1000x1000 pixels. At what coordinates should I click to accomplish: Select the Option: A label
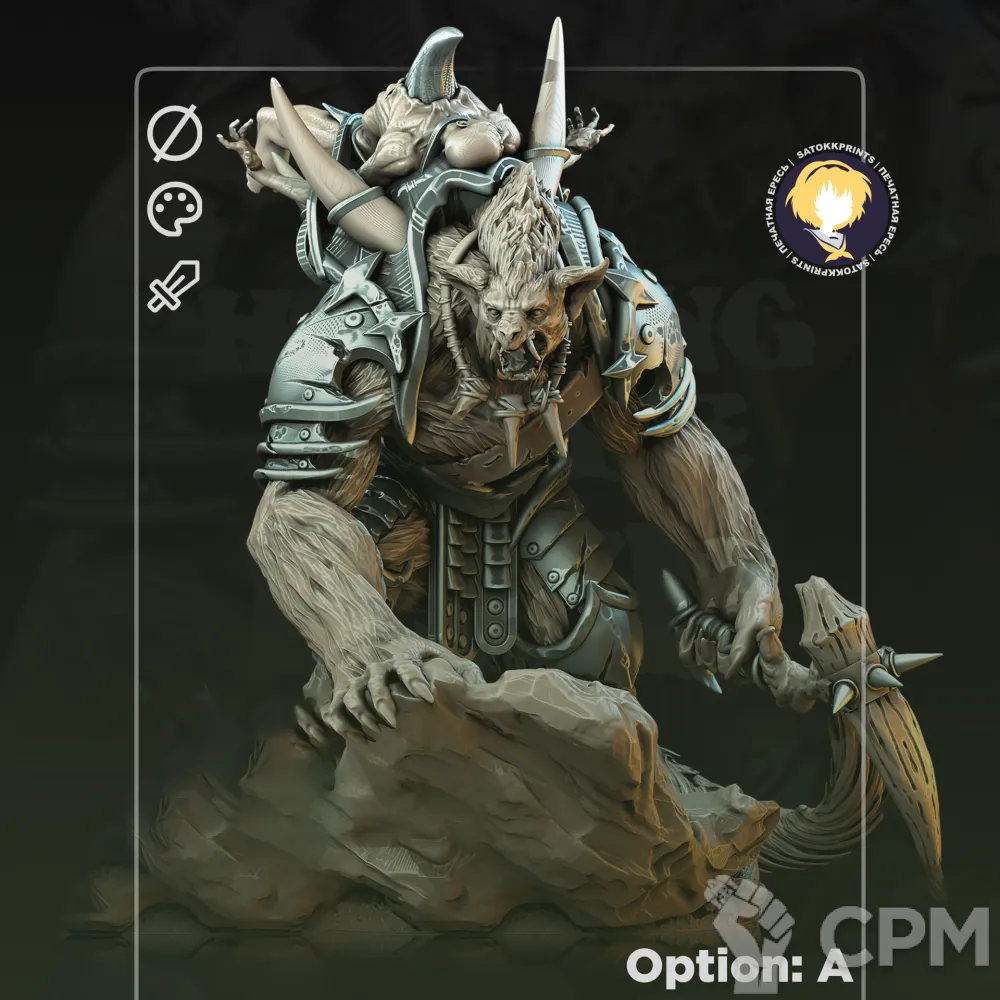pos(739,966)
